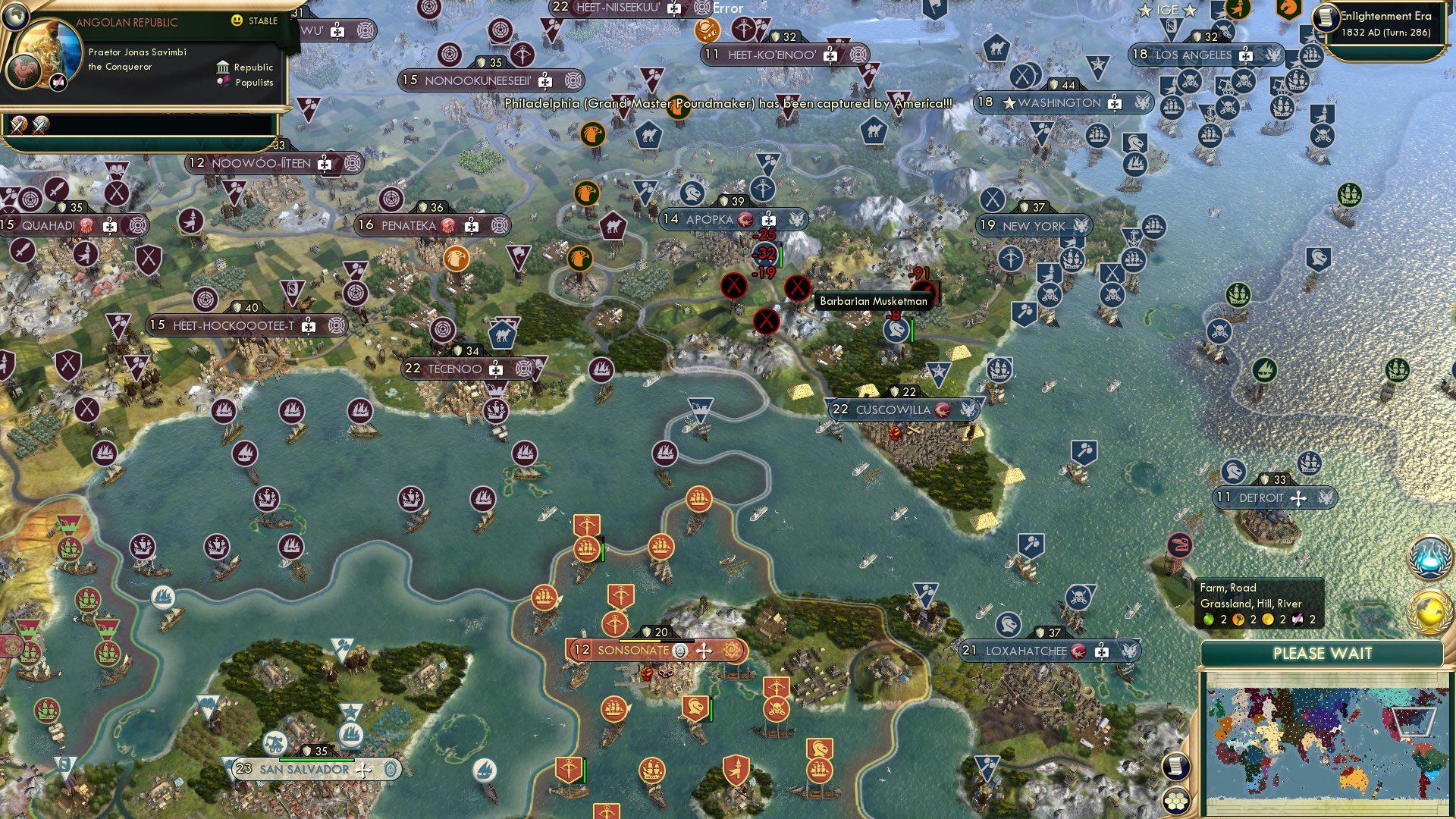Open the Sonsonate city banner

633,651
